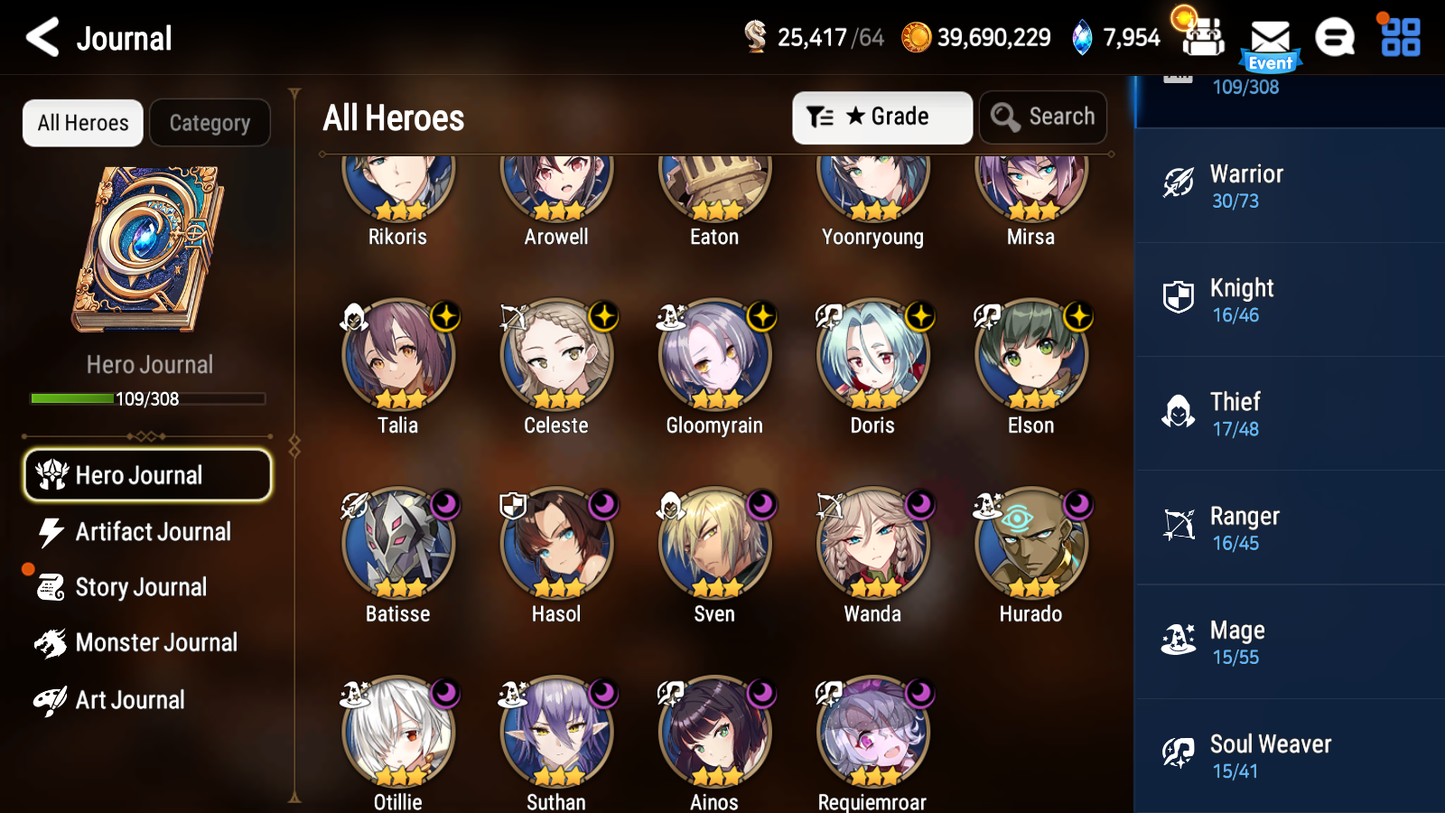The height and width of the screenshot is (813, 1445).
Task: Expand the Ranger class category
Action: (x=1289, y=527)
